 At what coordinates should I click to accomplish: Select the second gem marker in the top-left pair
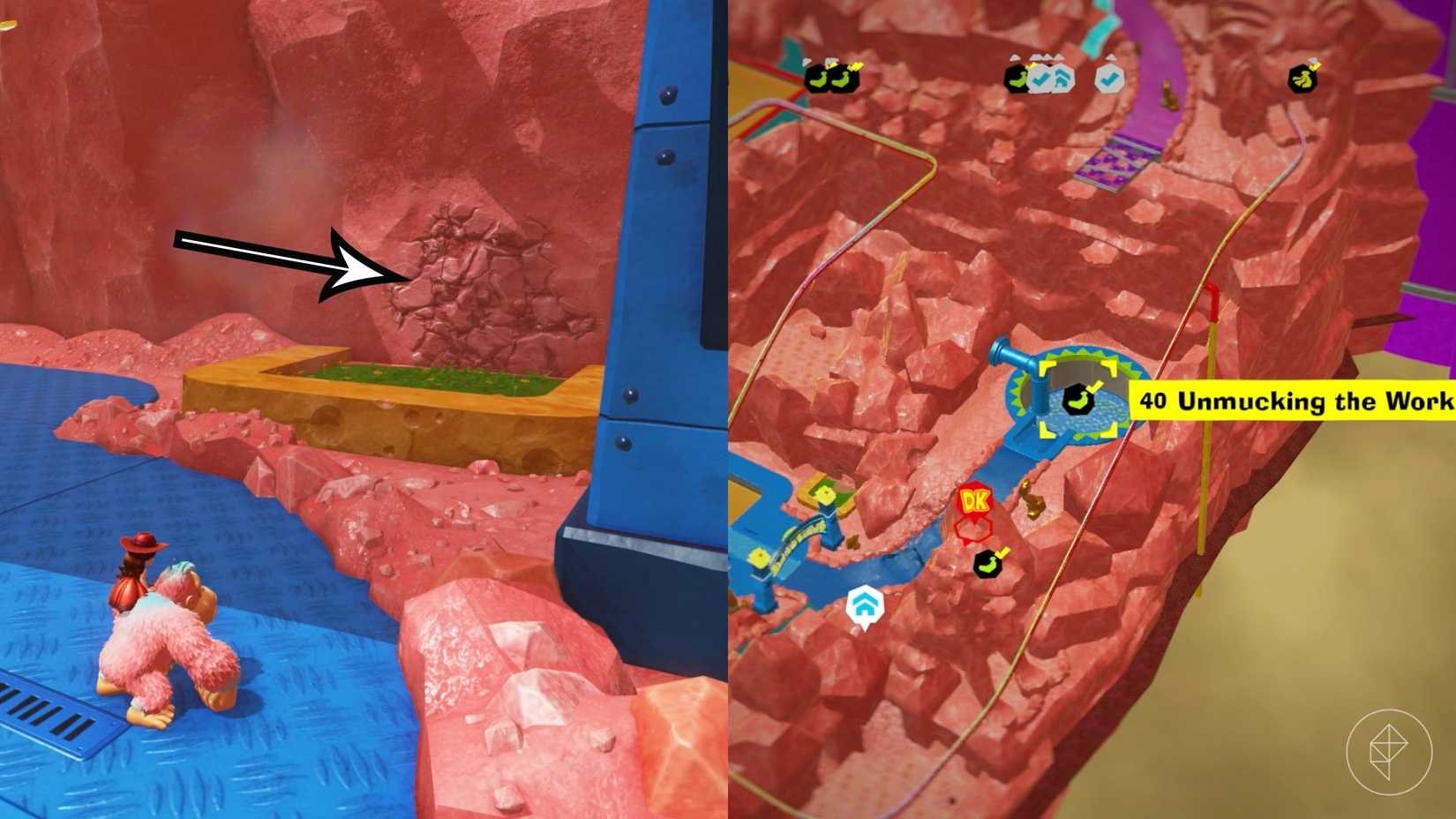(x=844, y=79)
